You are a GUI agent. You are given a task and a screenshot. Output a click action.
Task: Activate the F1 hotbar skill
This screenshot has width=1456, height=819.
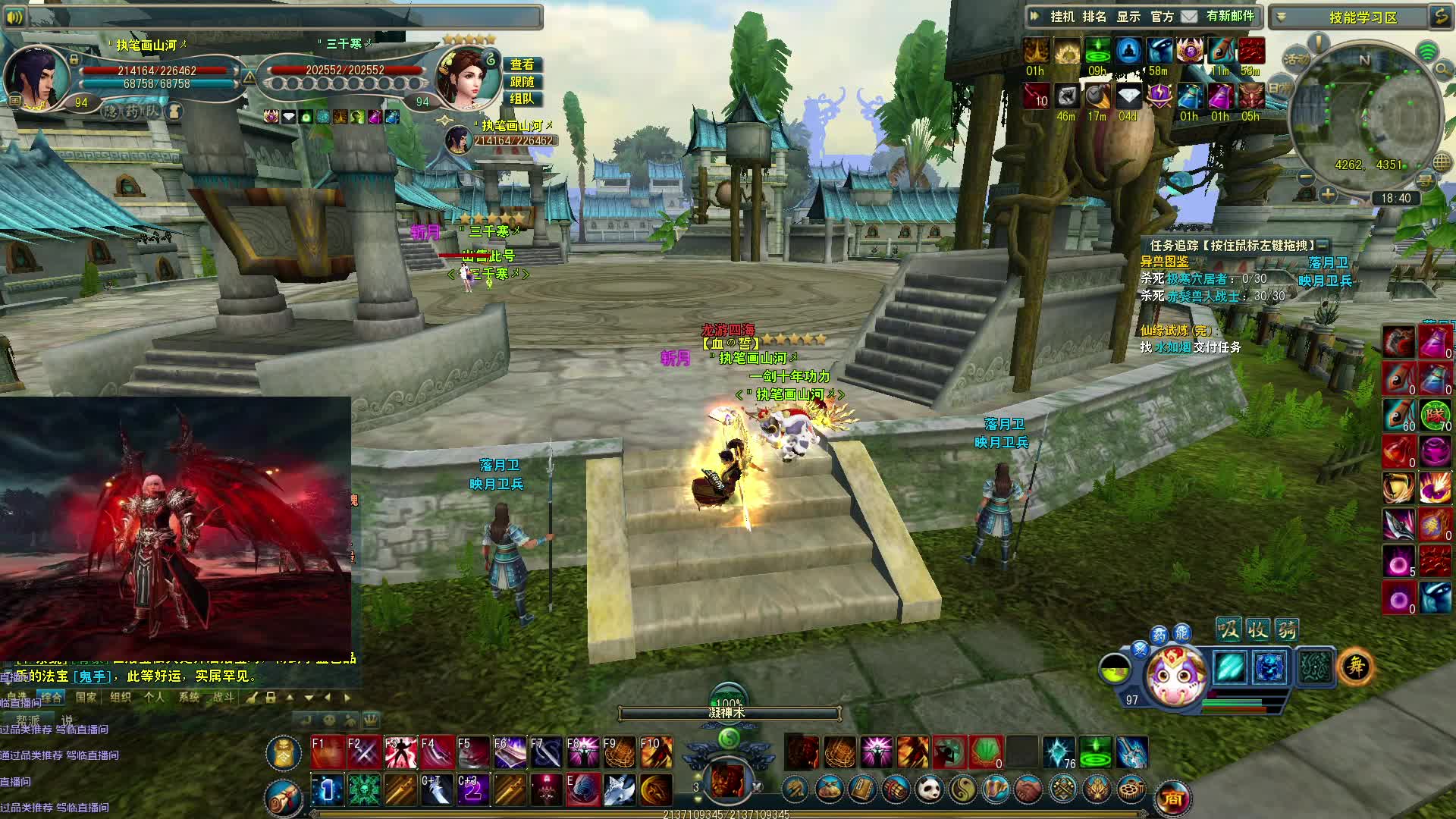coord(328,752)
